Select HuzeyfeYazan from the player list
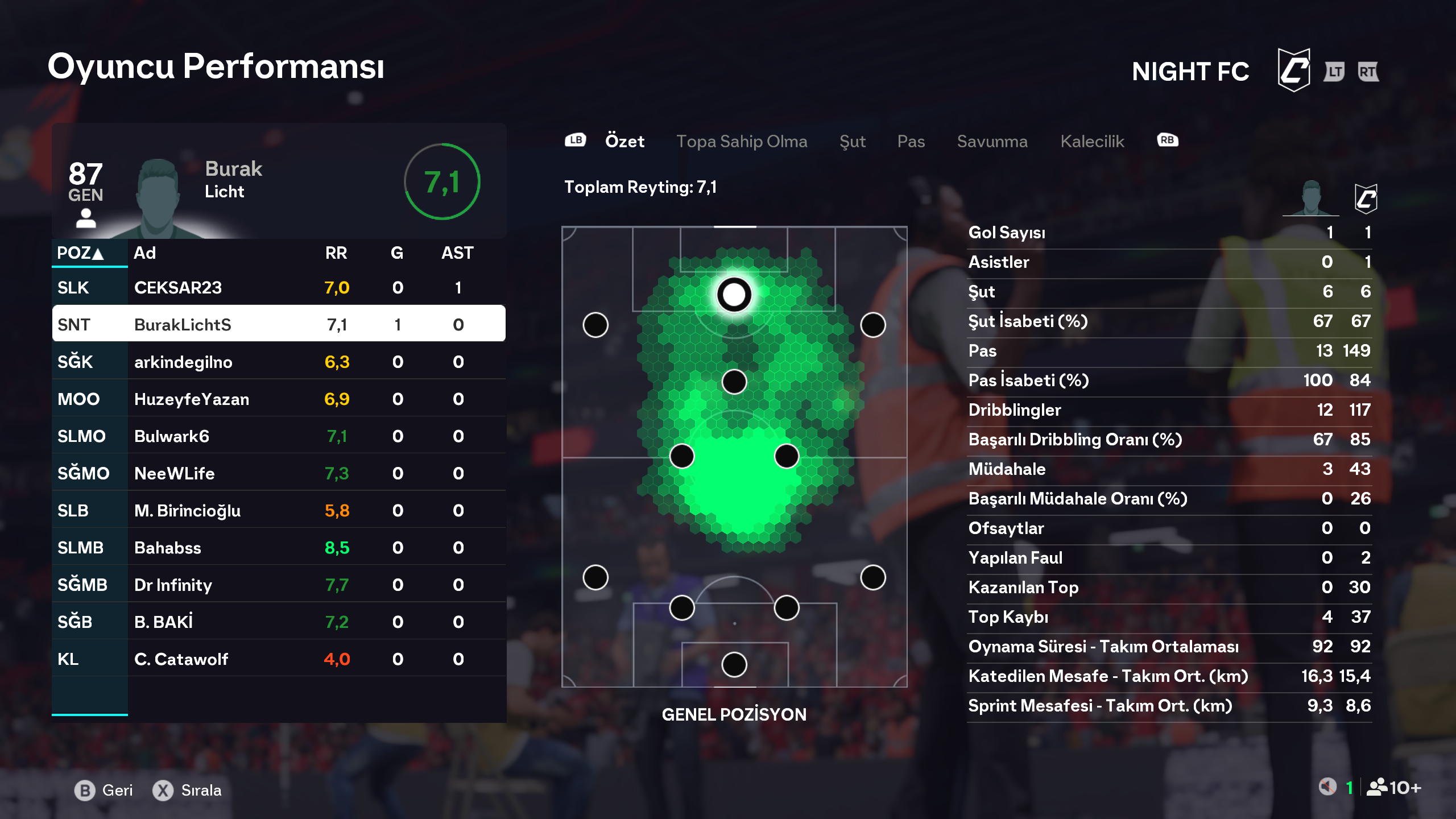The height and width of the screenshot is (819, 1456). pyautogui.click(x=279, y=399)
